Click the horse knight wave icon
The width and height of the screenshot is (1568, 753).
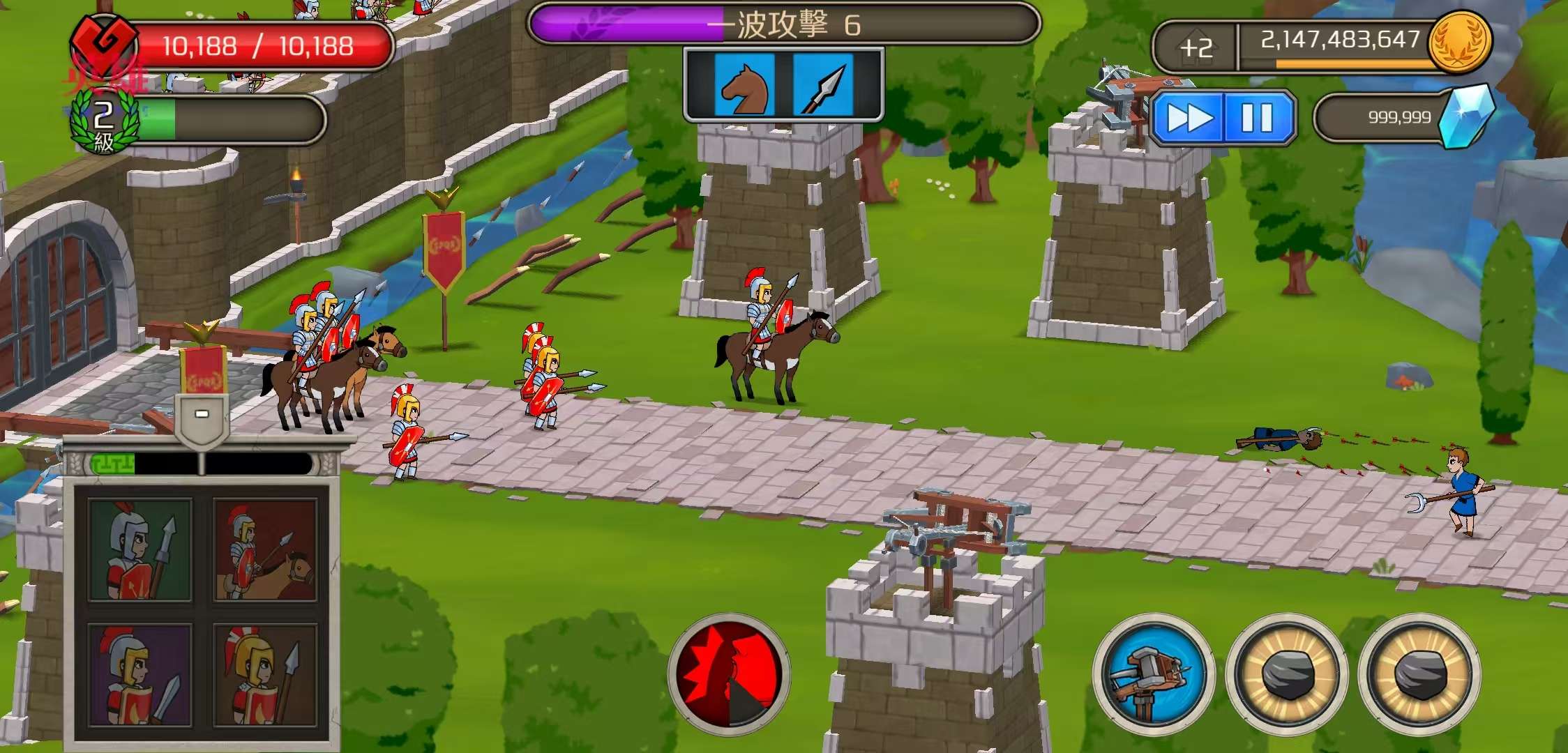point(745,85)
